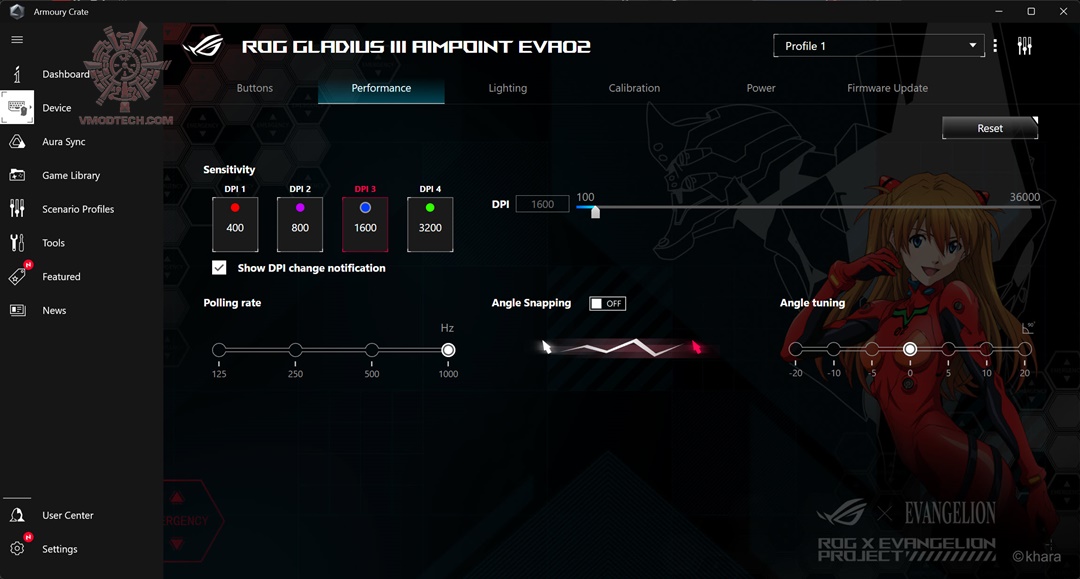Screen dimensions: 1080x579
Task: Select the DPI 4 3200 preset
Action: pos(430,223)
